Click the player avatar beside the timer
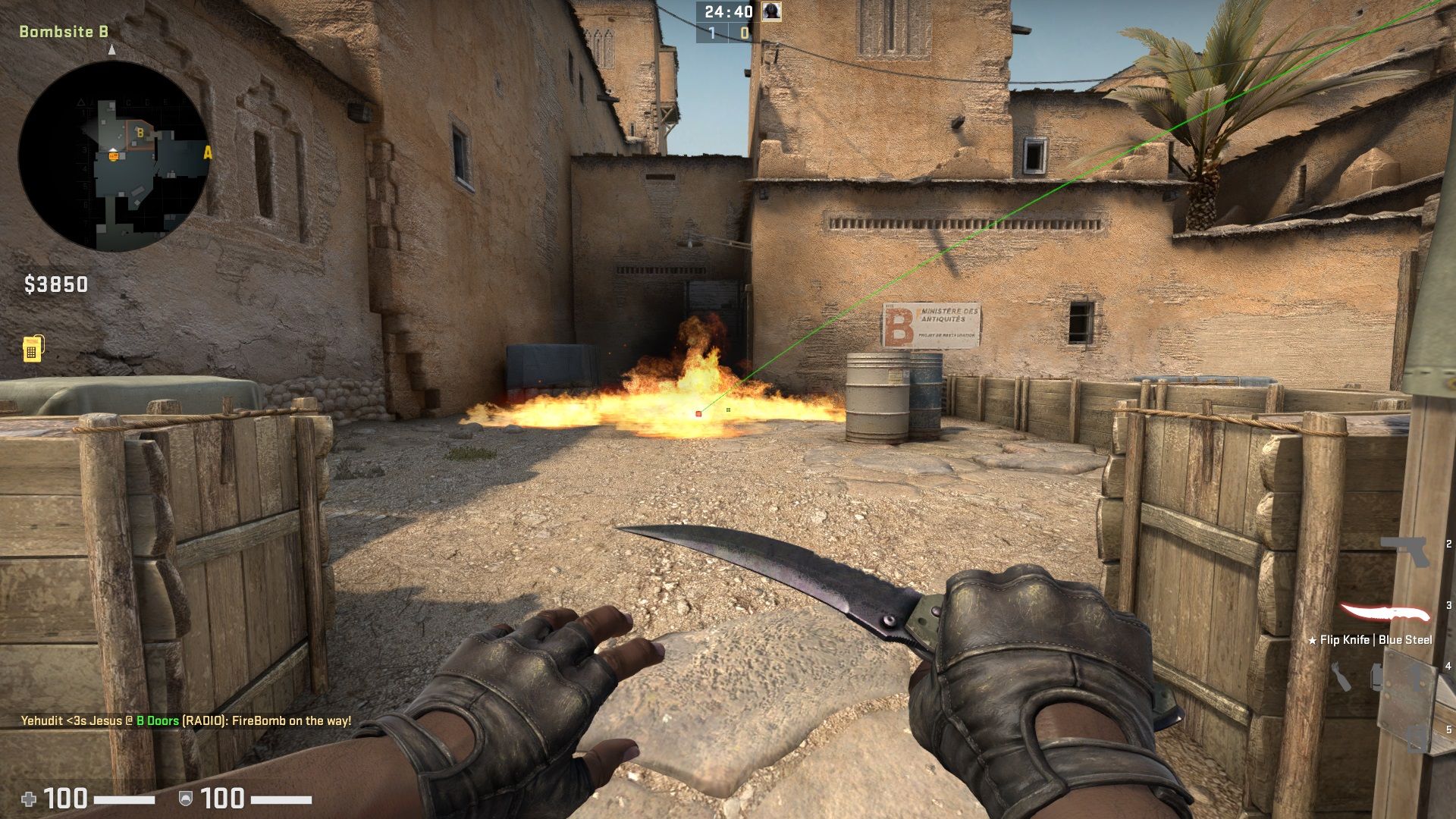This screenshot has width=1456, height=819. (x=770, y=12)
